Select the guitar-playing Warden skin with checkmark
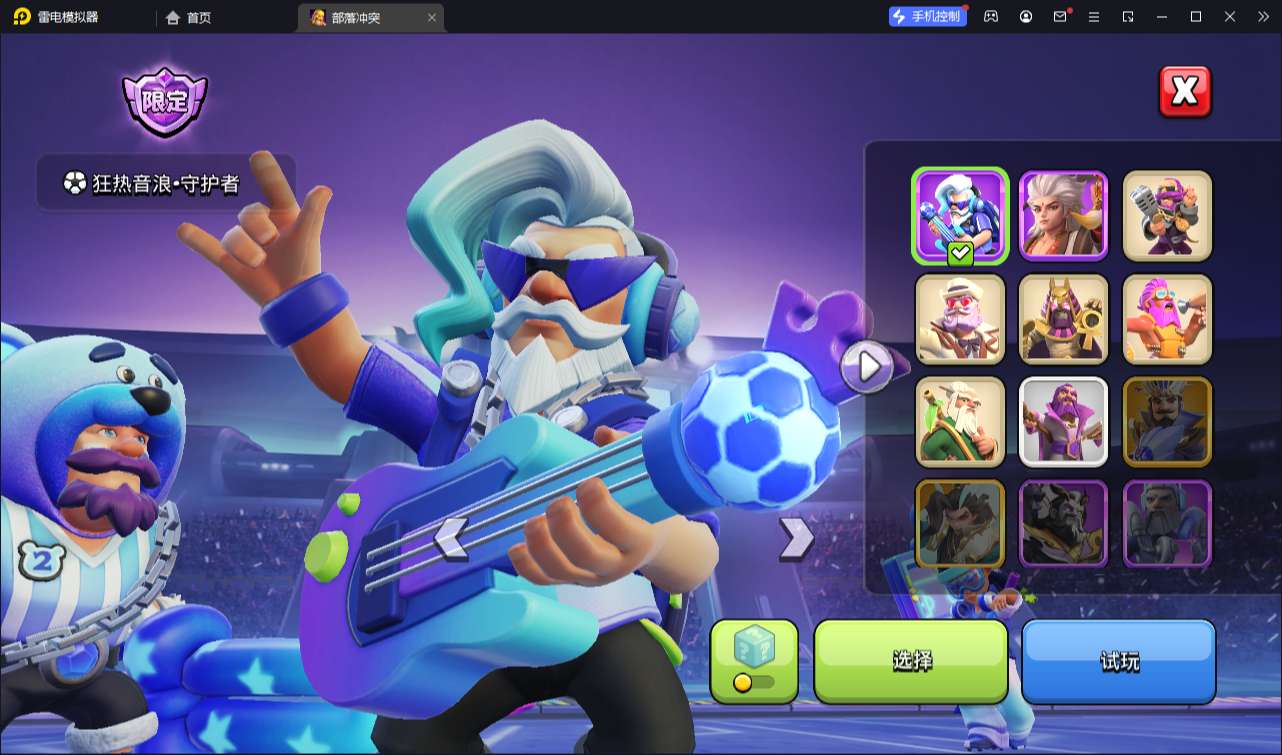 point(960,215)
